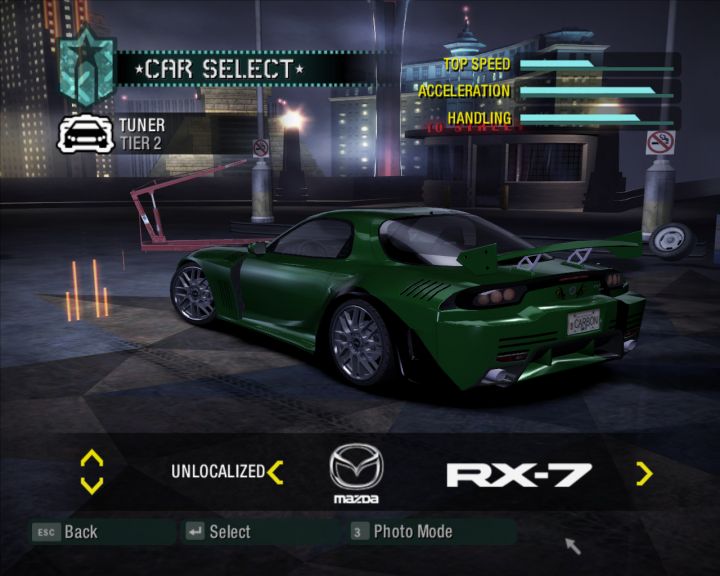Click the down arrow to change category
Image resolution: width=720 pixels, height=576 pixels.
[x=91, y=485]
